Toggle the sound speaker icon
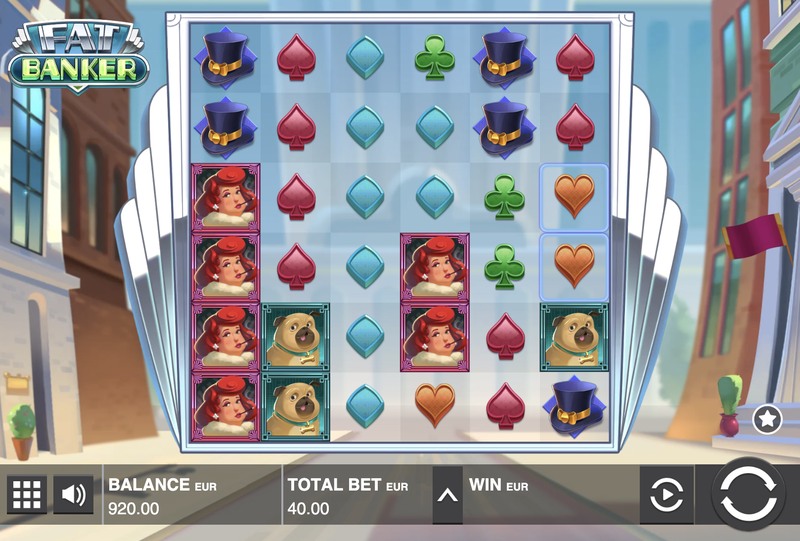Viewport: 800px width, 541px height. (73, 494)
